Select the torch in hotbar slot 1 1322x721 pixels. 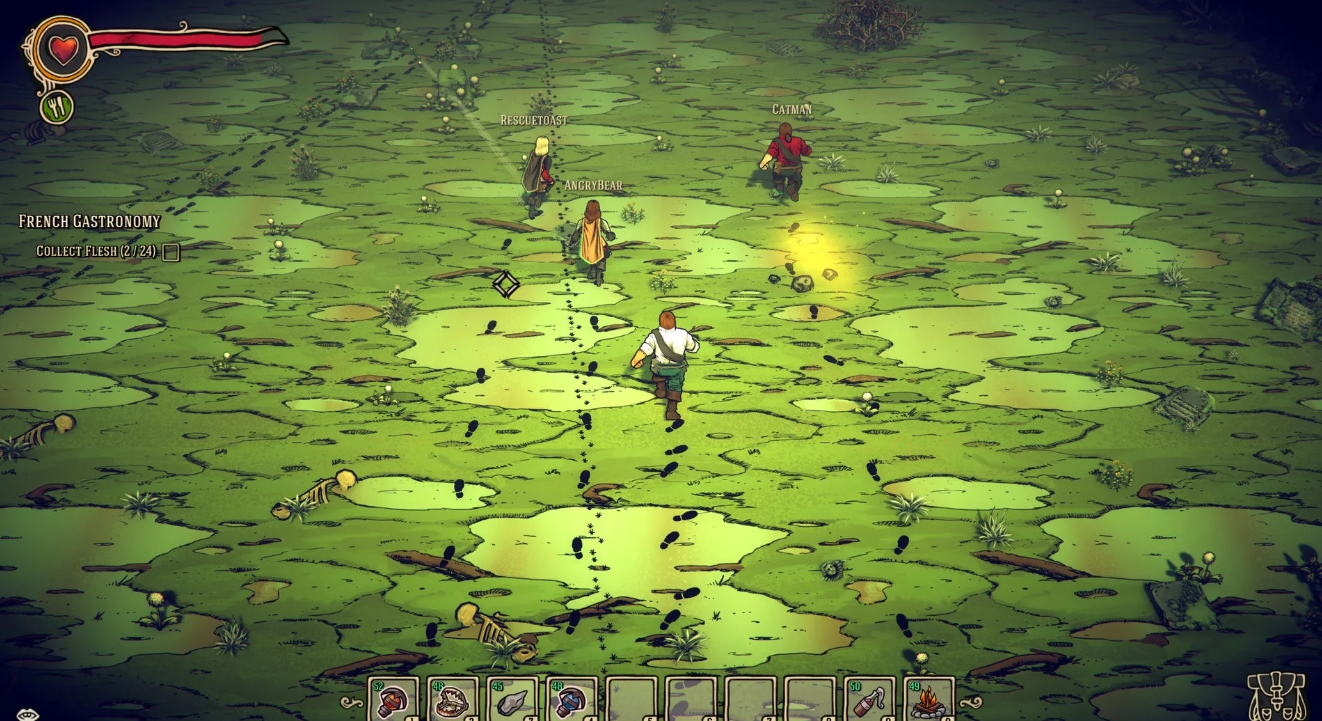tap(393, 697)
